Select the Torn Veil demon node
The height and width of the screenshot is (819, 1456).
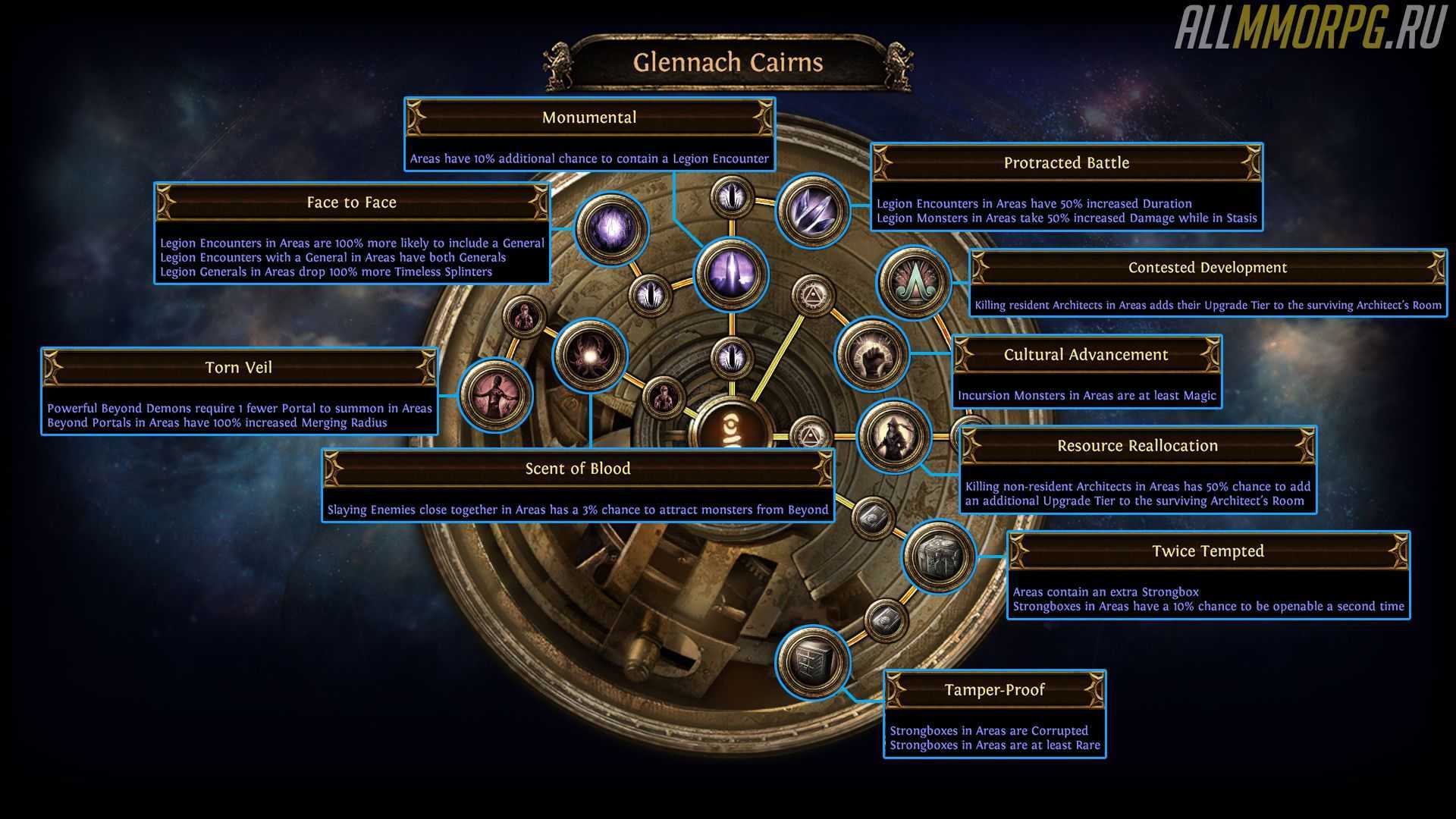coord(496,394)
